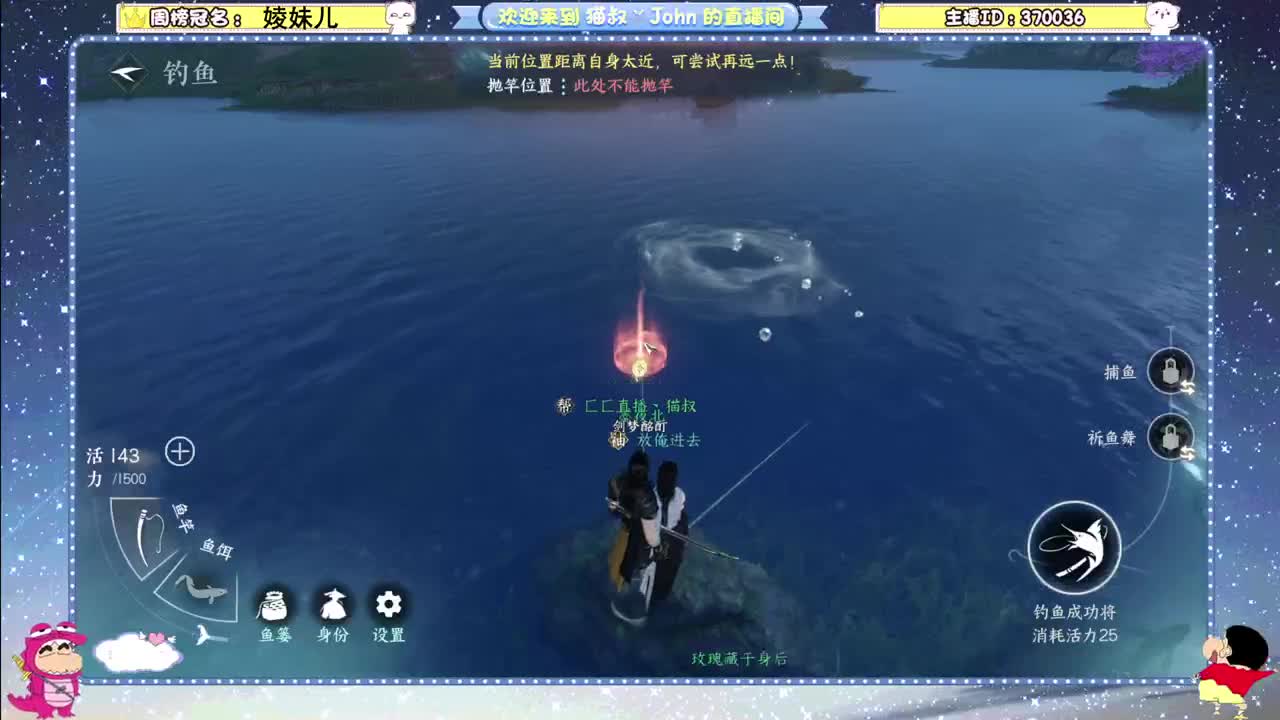Tap the lock on 捕鱼 skill
The image size is (1280, 720).
pos(1170,370)
